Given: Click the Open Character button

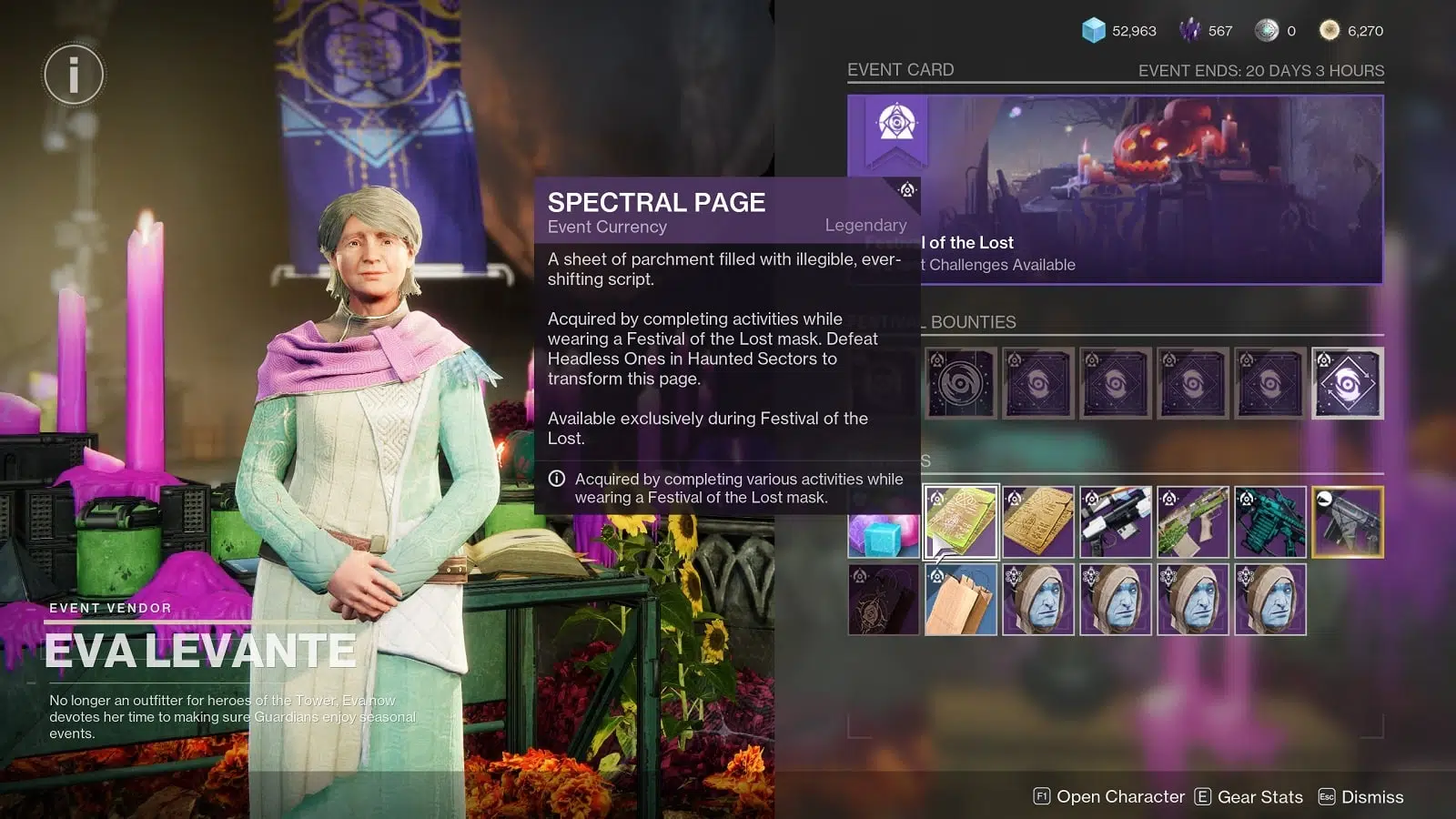Looking at the screenshot, I should (1109, 797).
